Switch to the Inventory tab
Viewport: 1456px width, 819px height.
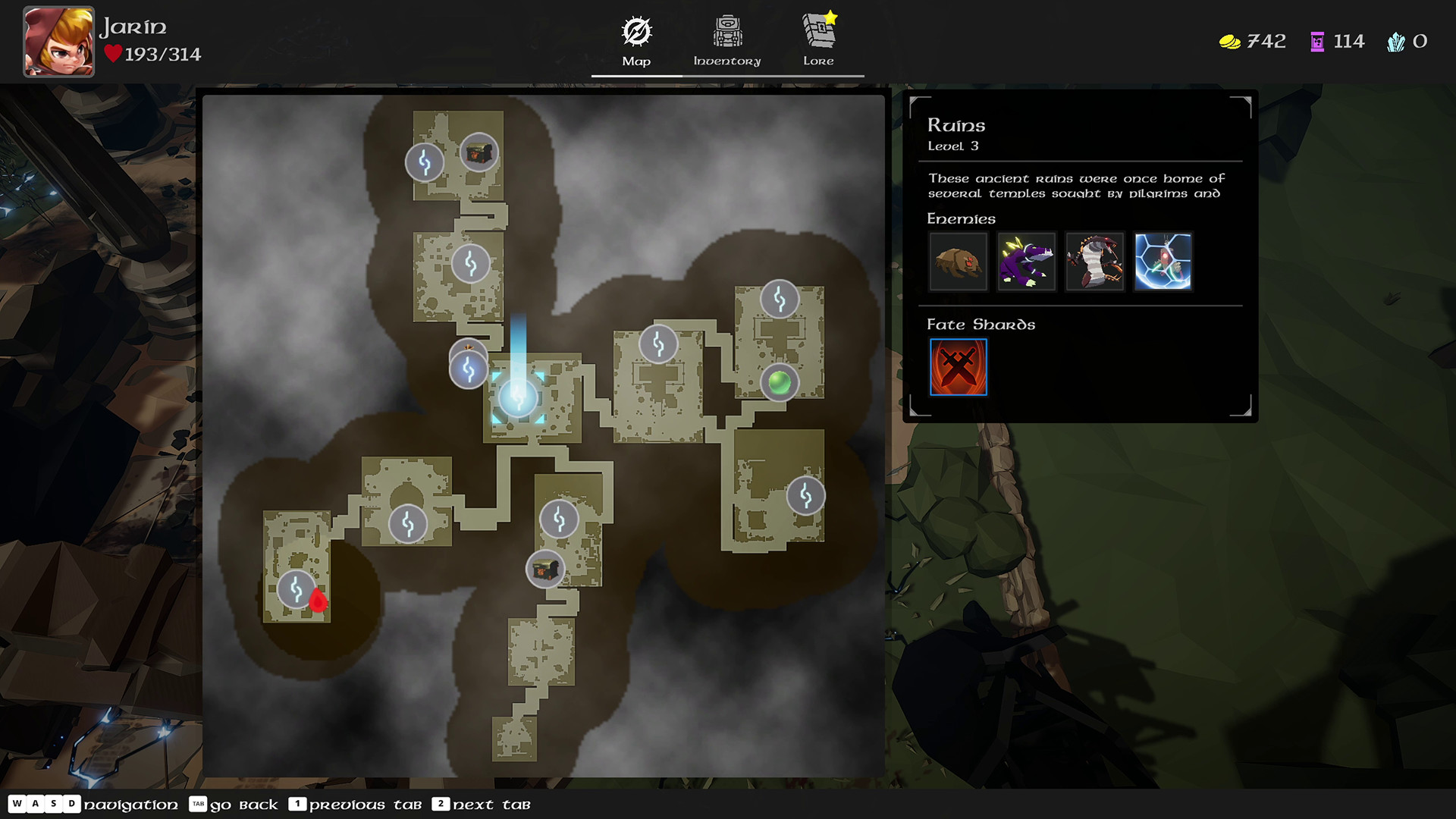tap(727, 42)
